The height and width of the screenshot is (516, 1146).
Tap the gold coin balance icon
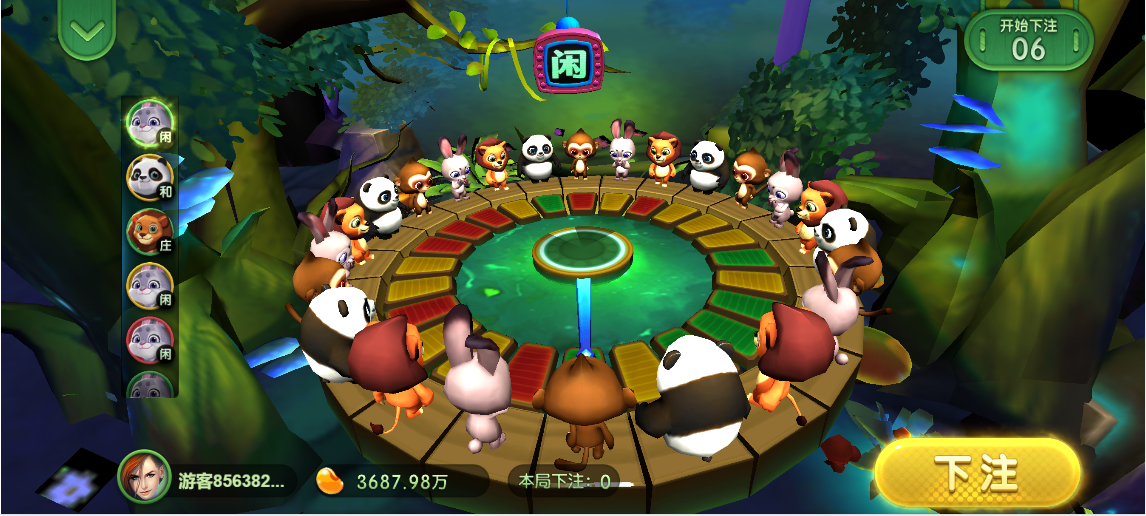330,480
